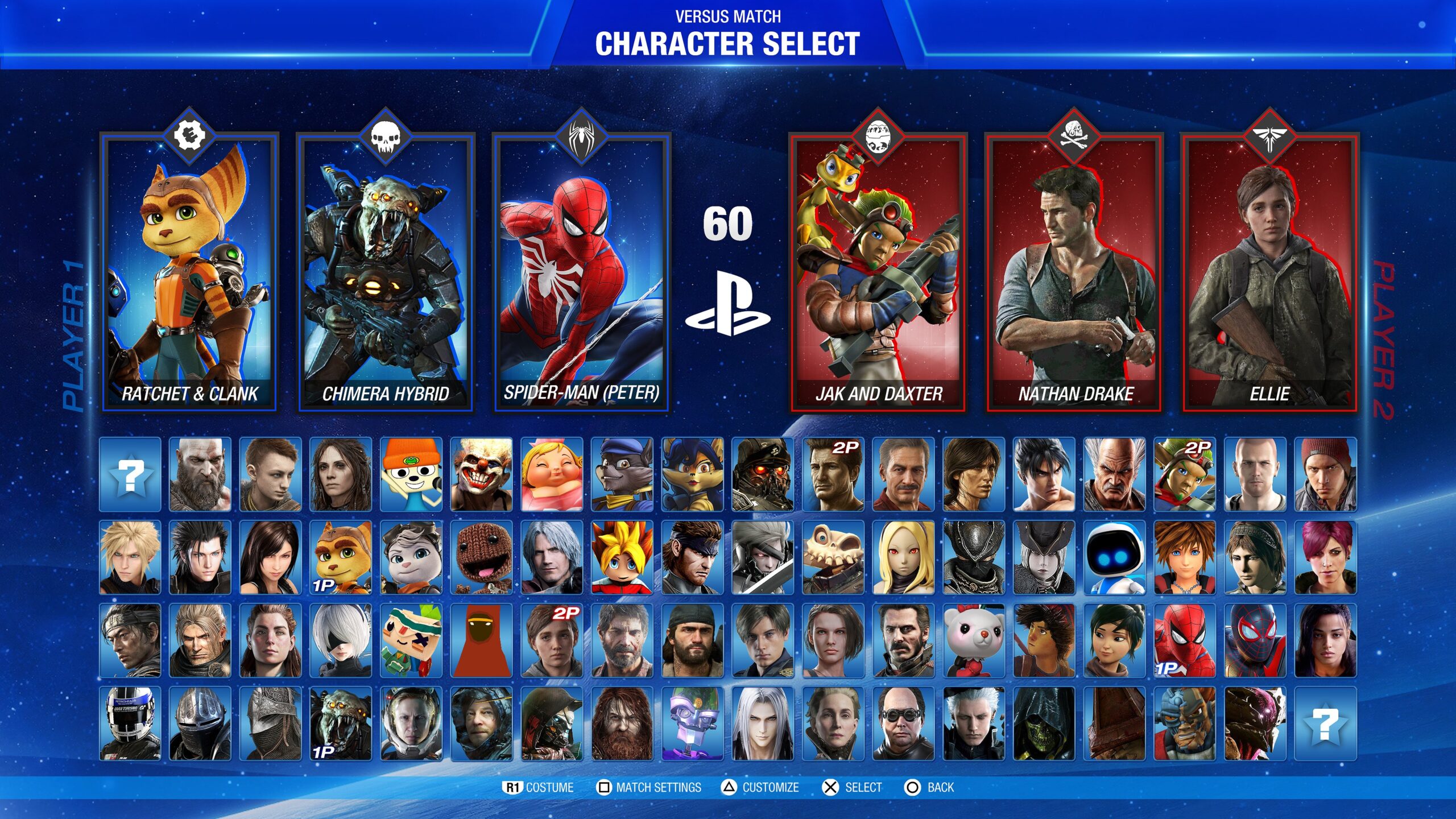The height and width of the screenshot is (819, 1456).
Task: Pick Sackboy from the roster
Action: (481, 557)
